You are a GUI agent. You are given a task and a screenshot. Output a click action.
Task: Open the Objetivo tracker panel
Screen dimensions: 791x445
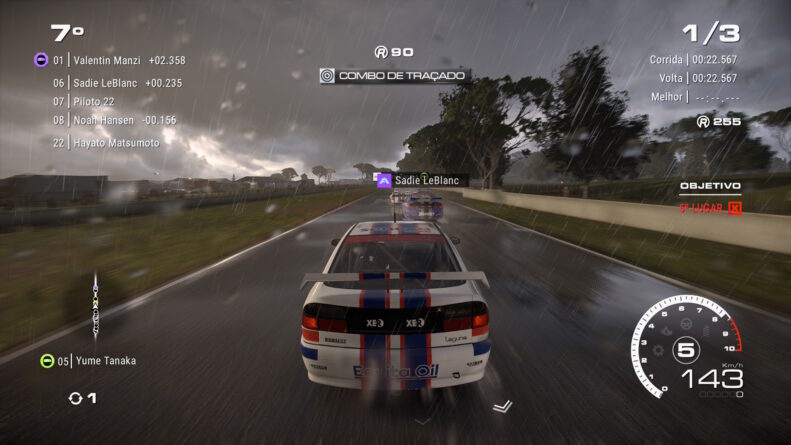710,197
